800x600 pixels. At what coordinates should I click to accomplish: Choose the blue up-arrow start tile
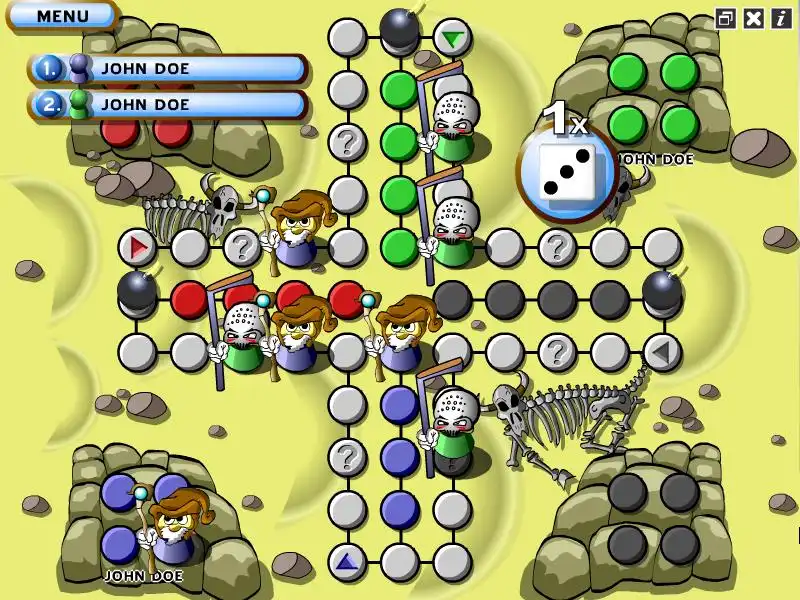click(x=347, y=562)
